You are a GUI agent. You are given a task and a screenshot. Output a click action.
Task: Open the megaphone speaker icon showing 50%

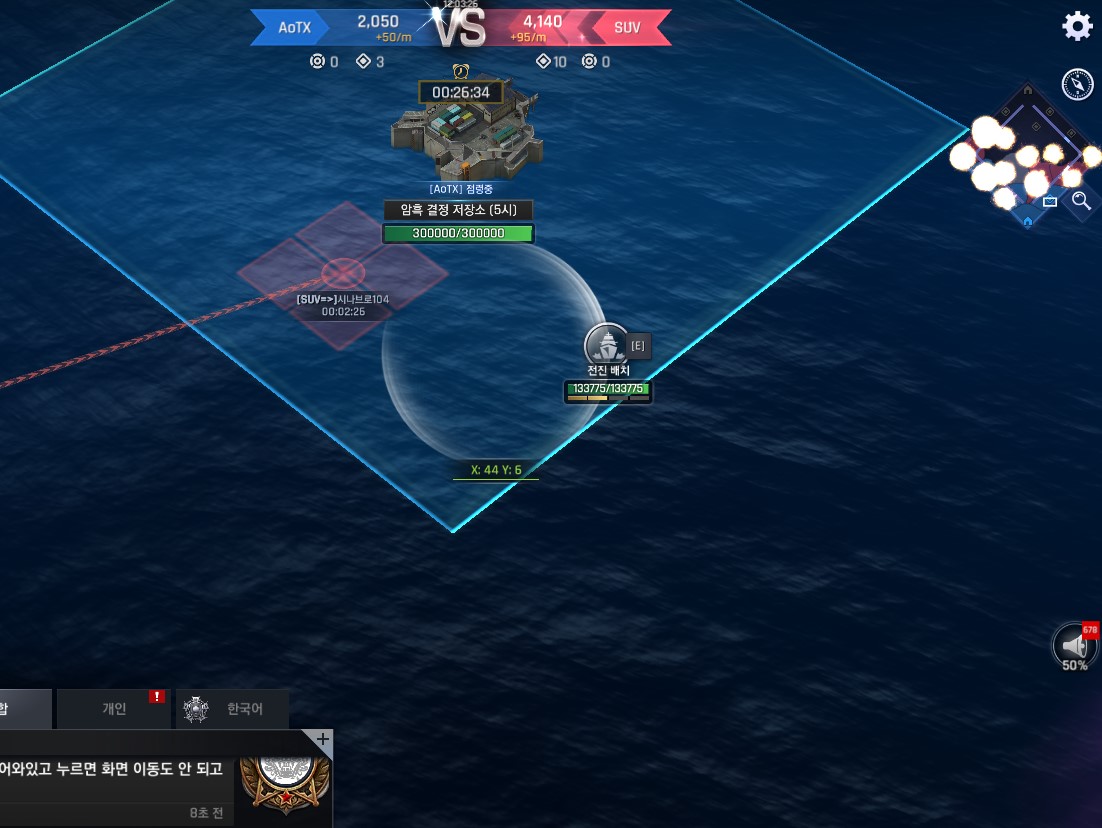1075,645
